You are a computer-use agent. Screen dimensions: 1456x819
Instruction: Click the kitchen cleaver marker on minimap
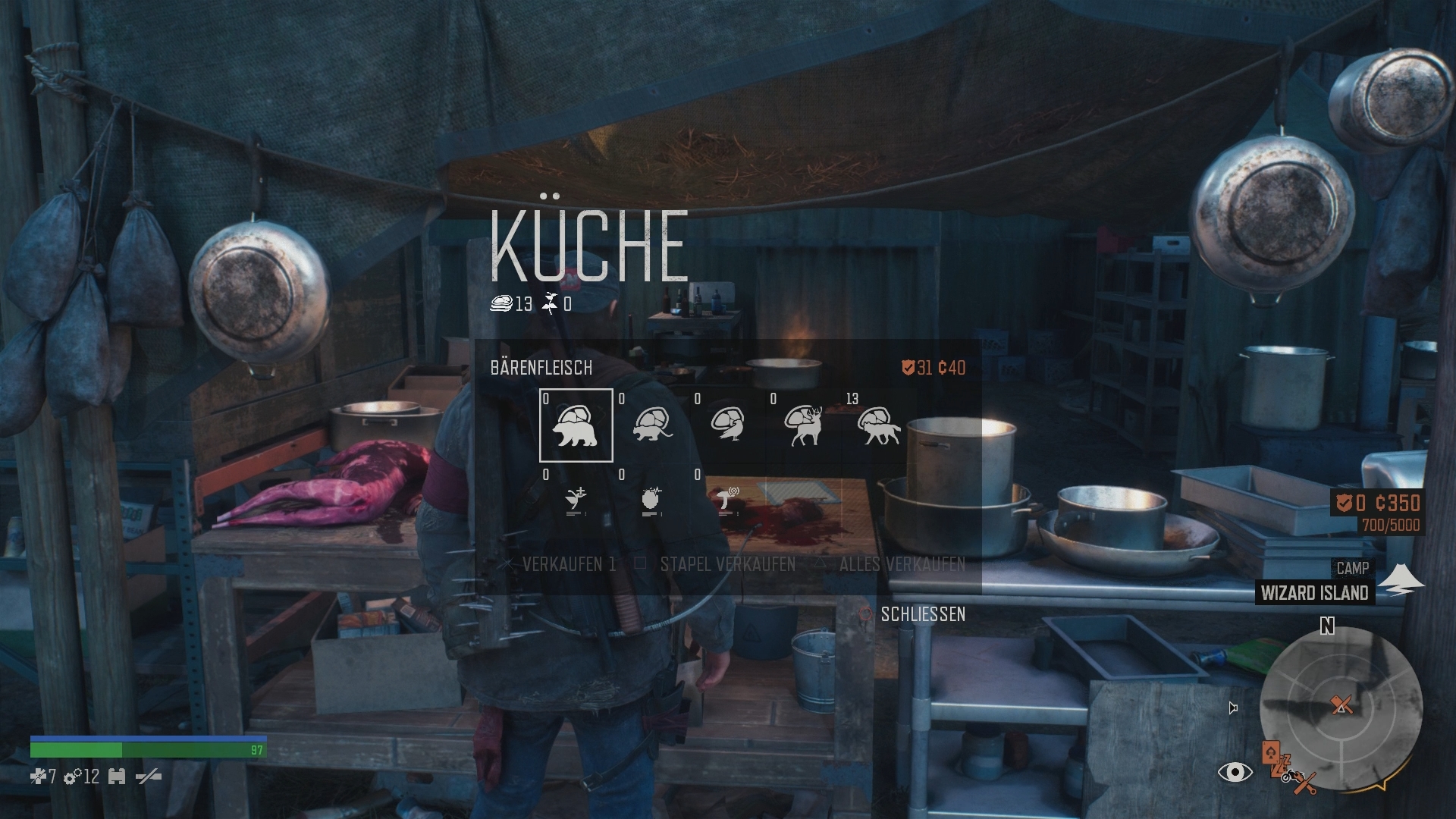(1341, 705)
